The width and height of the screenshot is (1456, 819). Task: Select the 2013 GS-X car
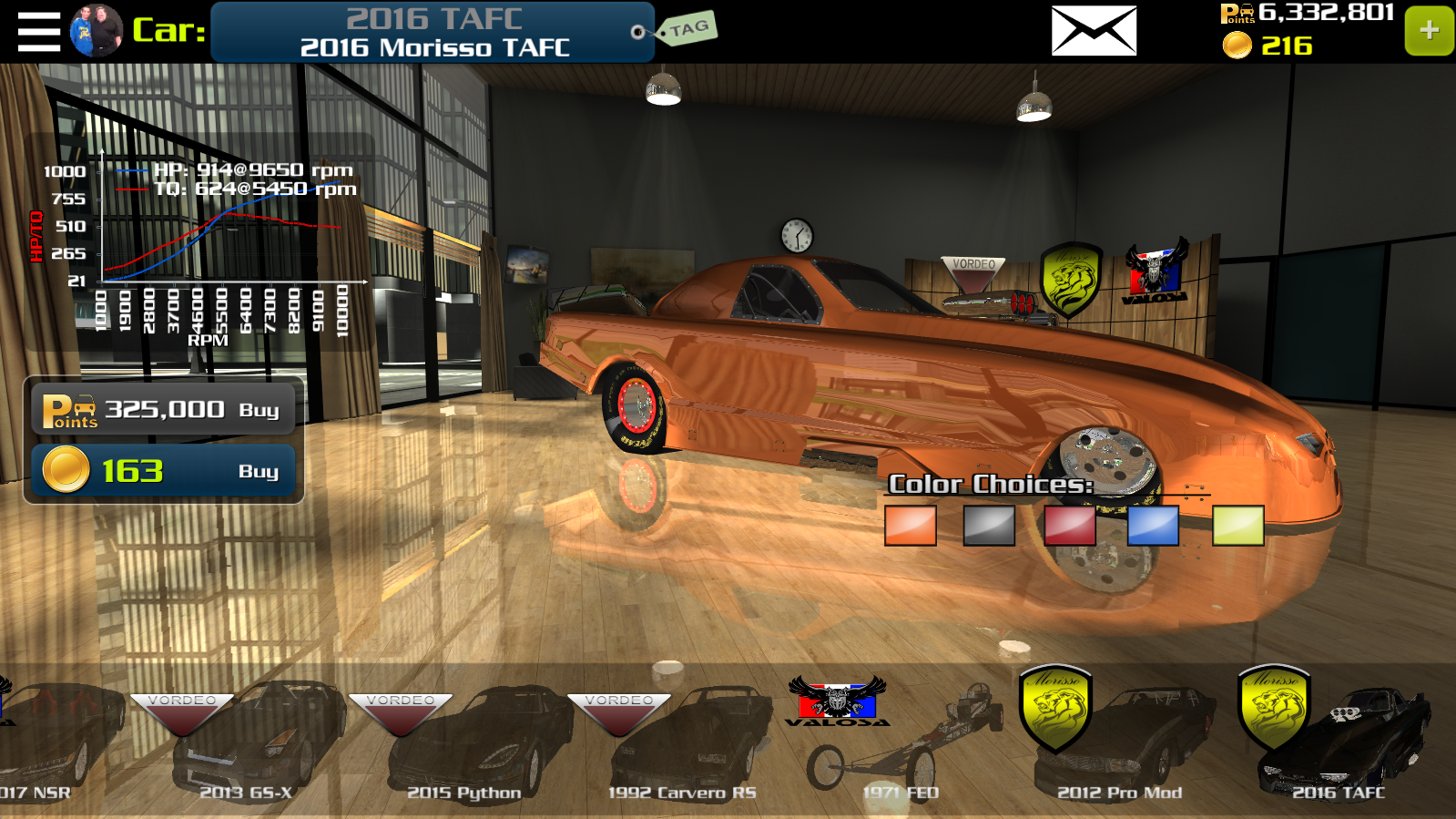click(246, 747)
